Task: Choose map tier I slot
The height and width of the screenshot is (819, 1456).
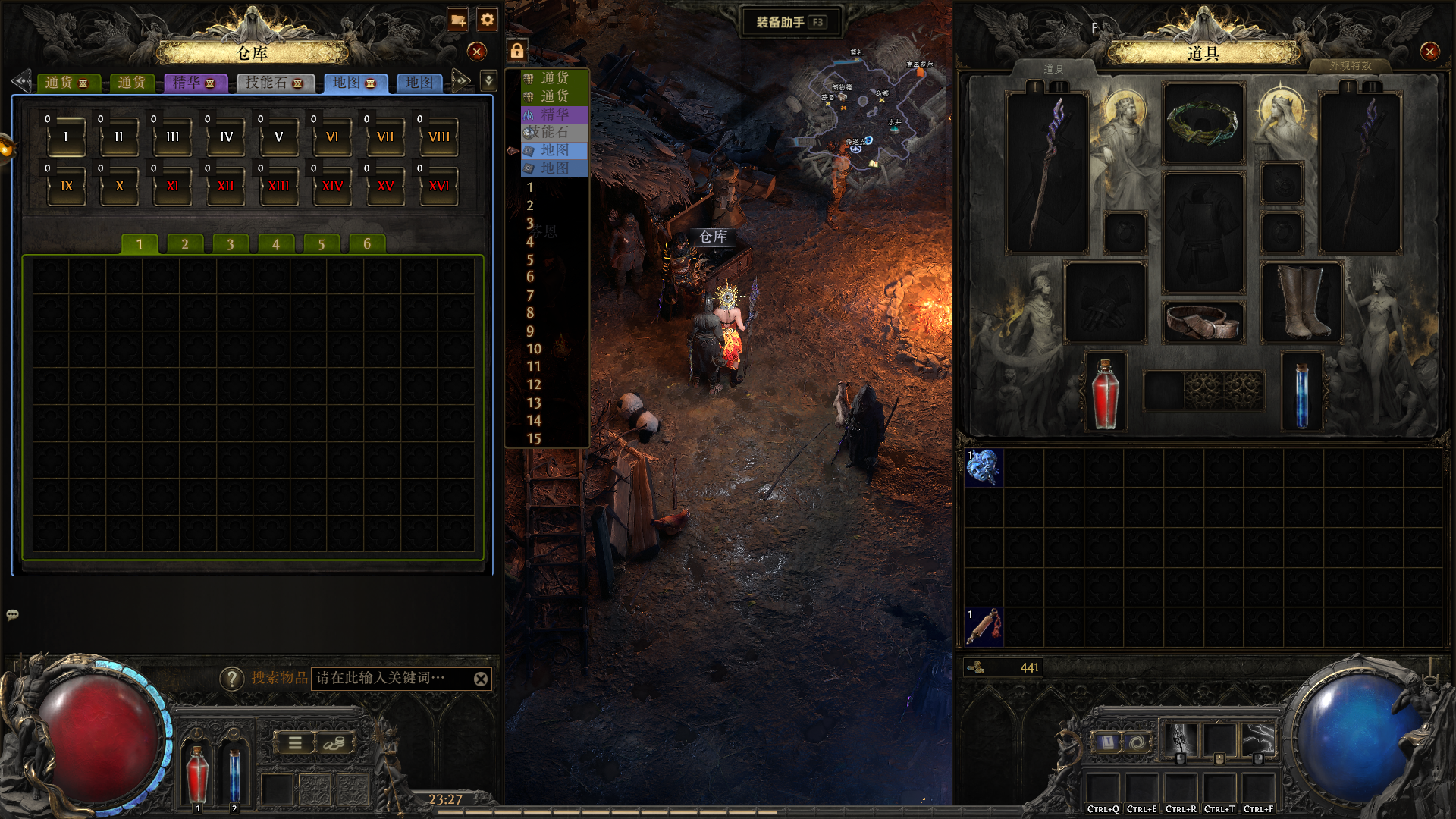Action: click(x=67, y=136)
